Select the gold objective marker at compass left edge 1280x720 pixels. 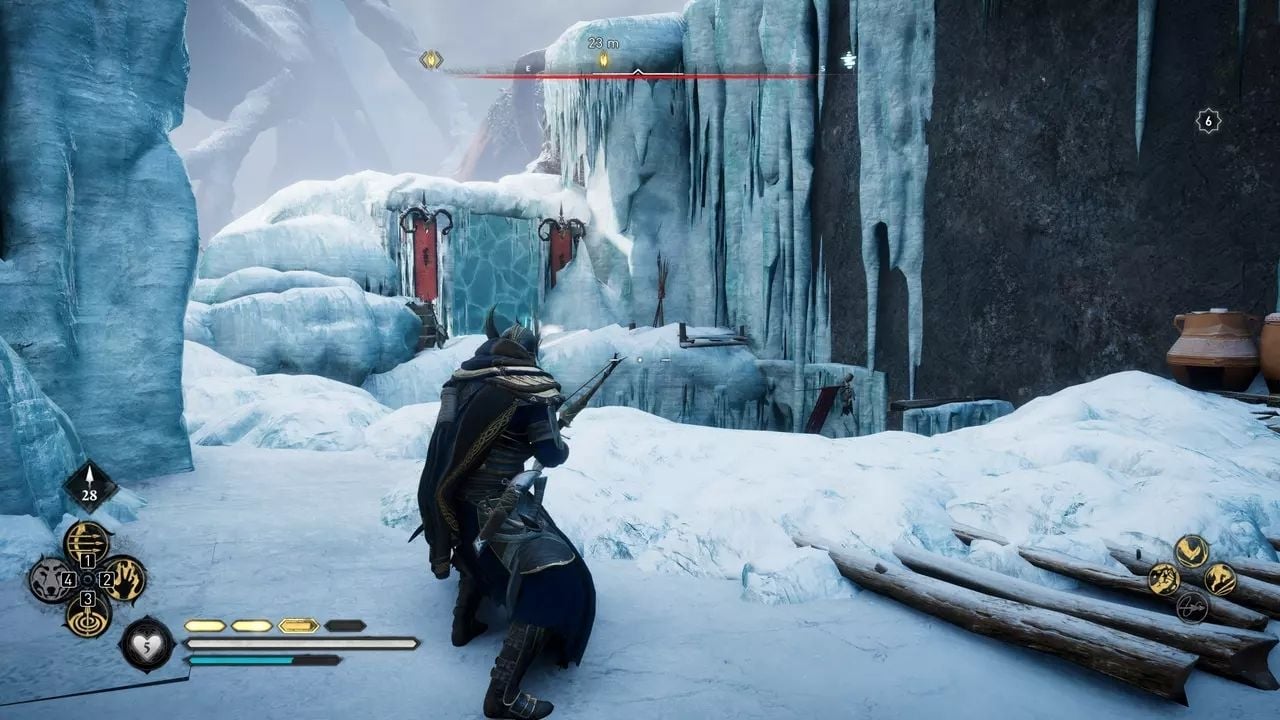(x=431, y=60)
